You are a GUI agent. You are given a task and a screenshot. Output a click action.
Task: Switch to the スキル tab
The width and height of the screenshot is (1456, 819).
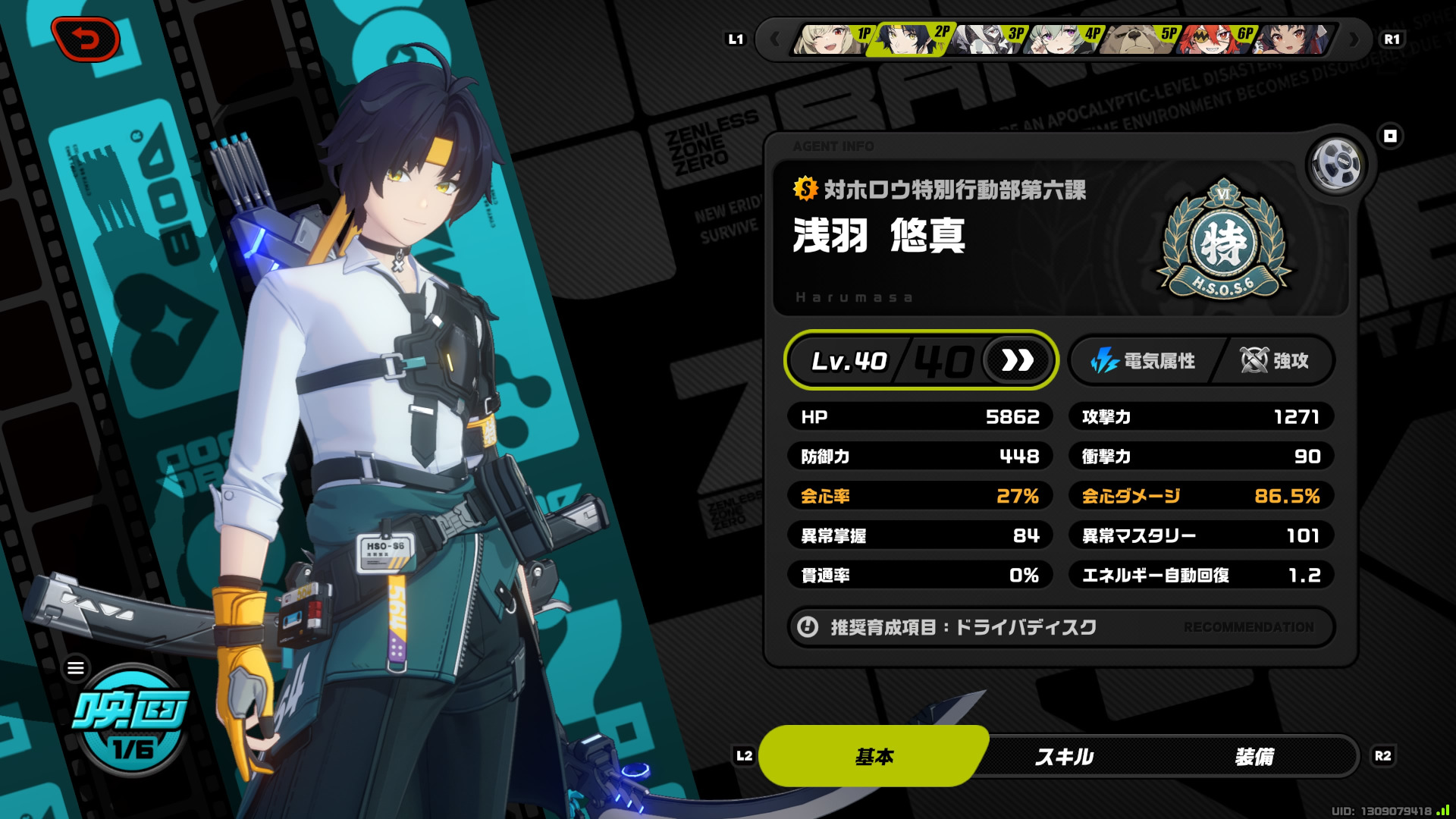1064,756
